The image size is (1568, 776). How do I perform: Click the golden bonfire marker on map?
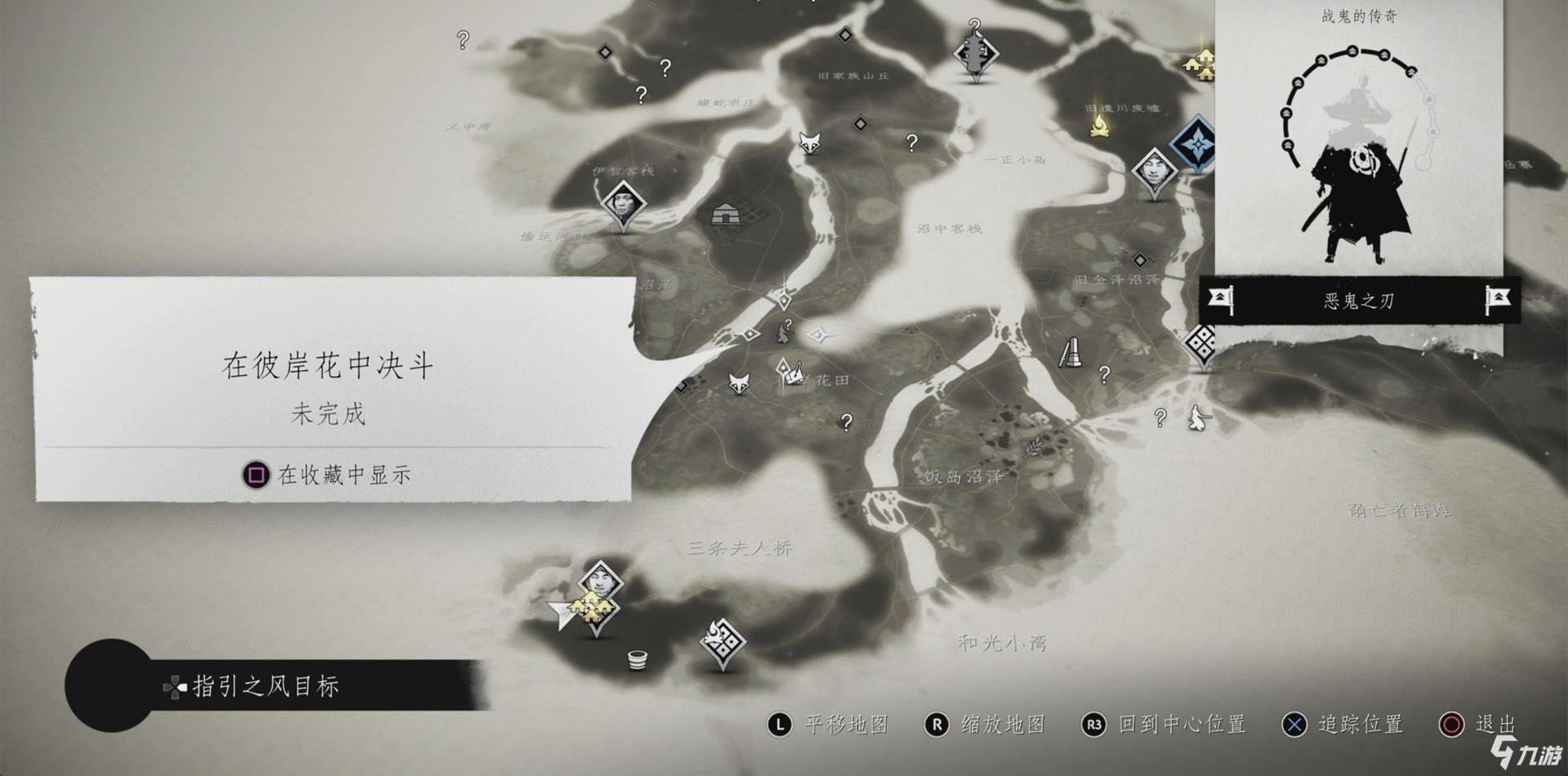pyautogui.click(x=1100, y=126)
